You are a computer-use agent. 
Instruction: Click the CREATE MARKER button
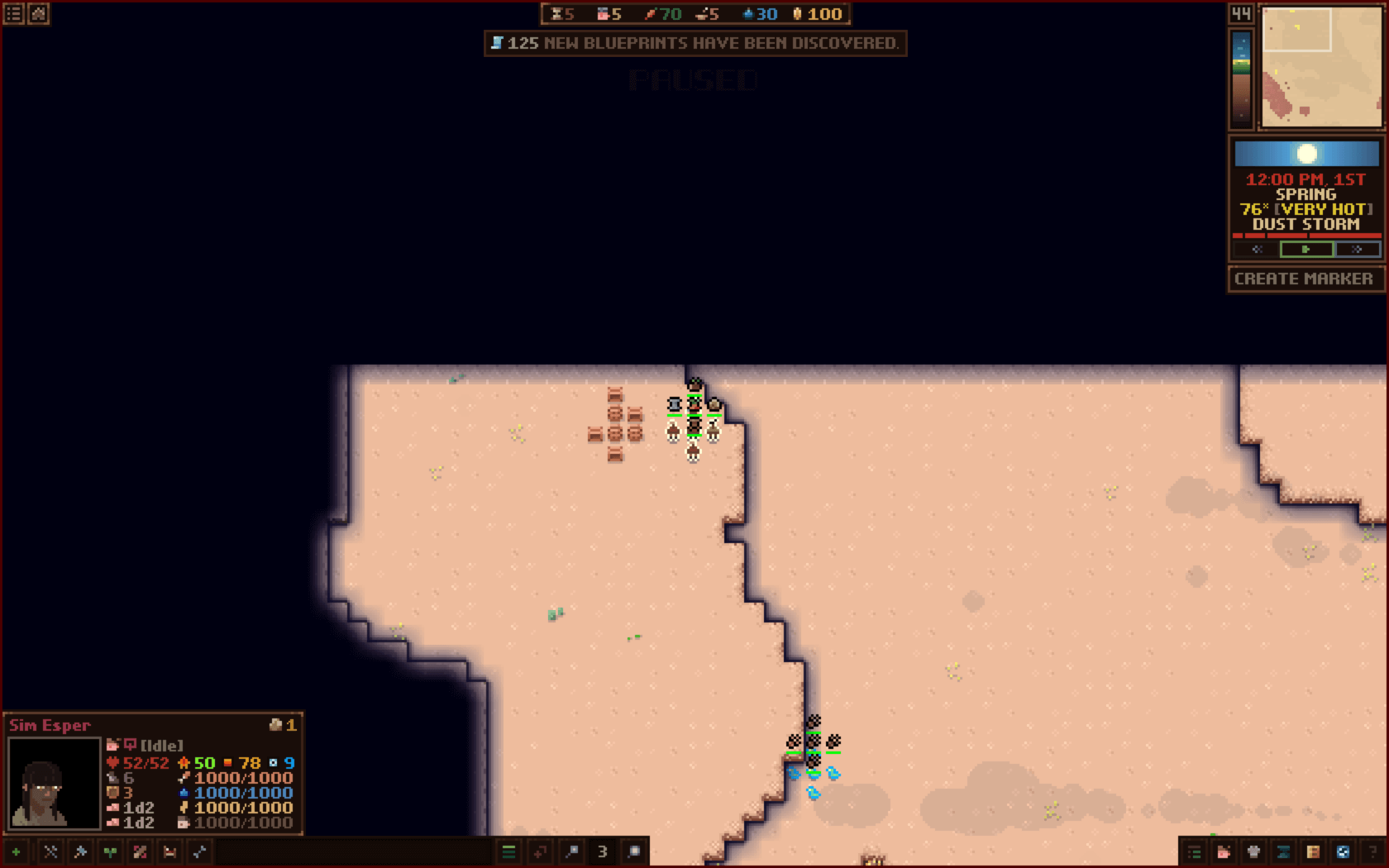[x=1305, y=279]
